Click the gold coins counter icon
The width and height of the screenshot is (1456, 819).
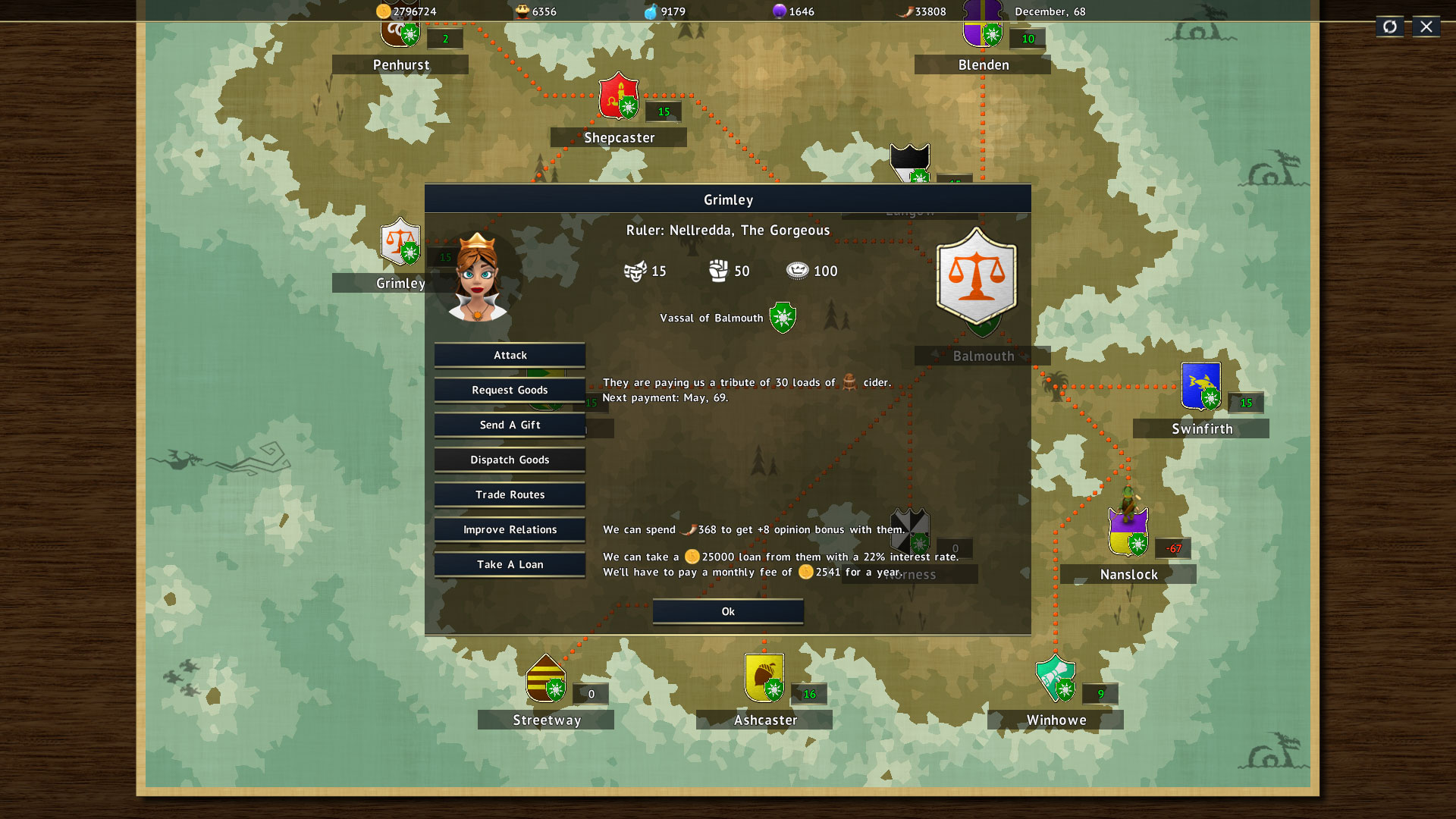pyautogui.click(x=382, y=11)
